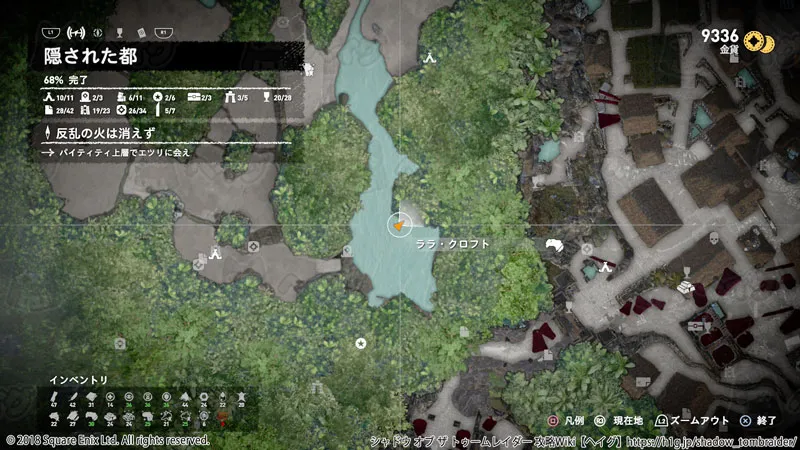Select the stacked crates merchant marker
The width and height of the screenshot is (800, 450).
click(x=686, y=286)
